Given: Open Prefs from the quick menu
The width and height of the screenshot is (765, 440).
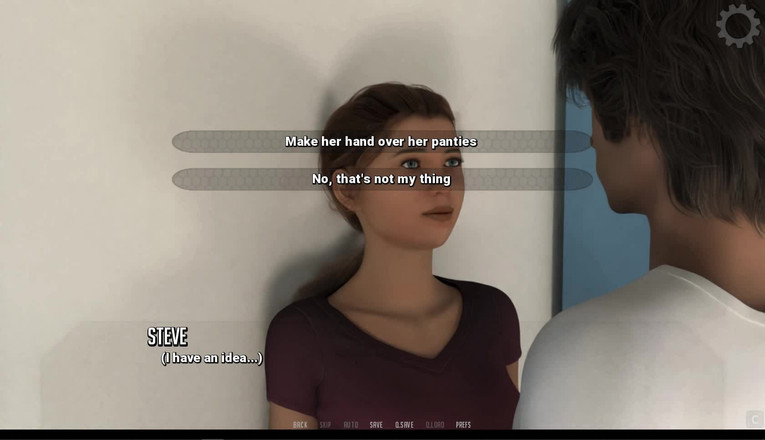Looking at the screenshot, I should [463, 425].
